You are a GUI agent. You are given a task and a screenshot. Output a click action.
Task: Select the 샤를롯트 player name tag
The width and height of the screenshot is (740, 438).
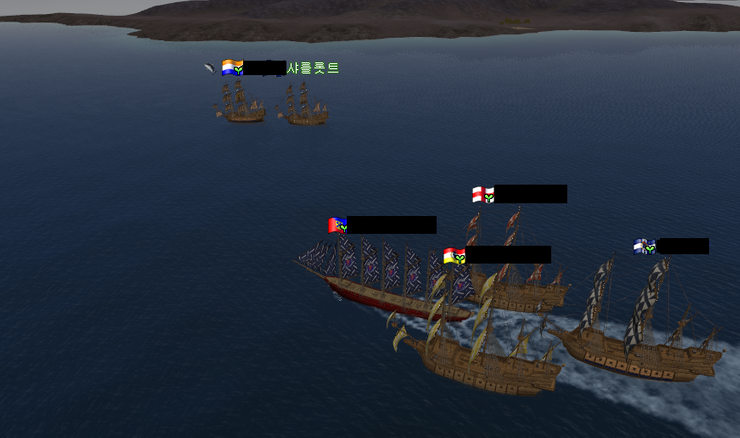point(312,68)
